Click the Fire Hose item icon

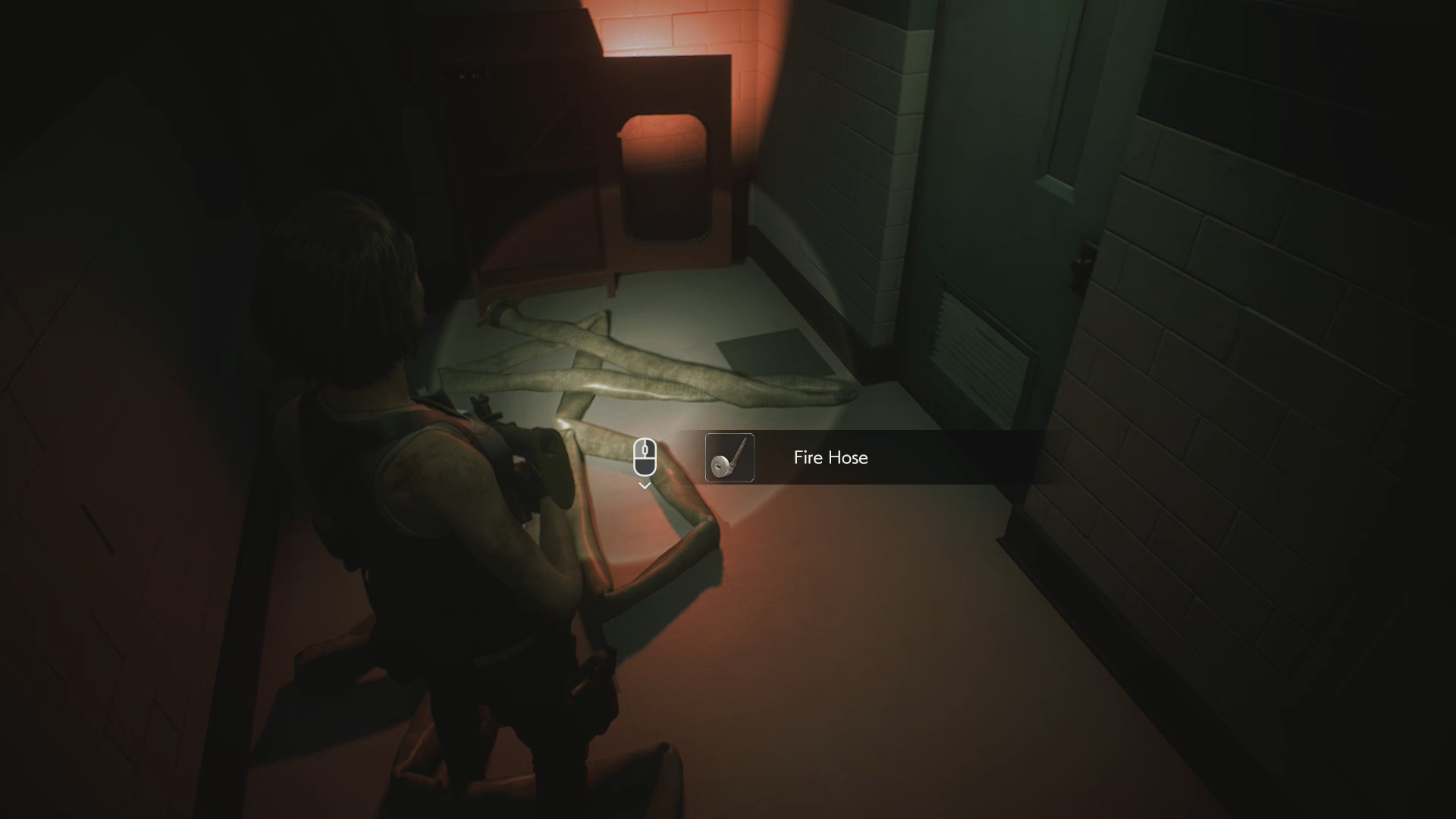coord(730,458)
